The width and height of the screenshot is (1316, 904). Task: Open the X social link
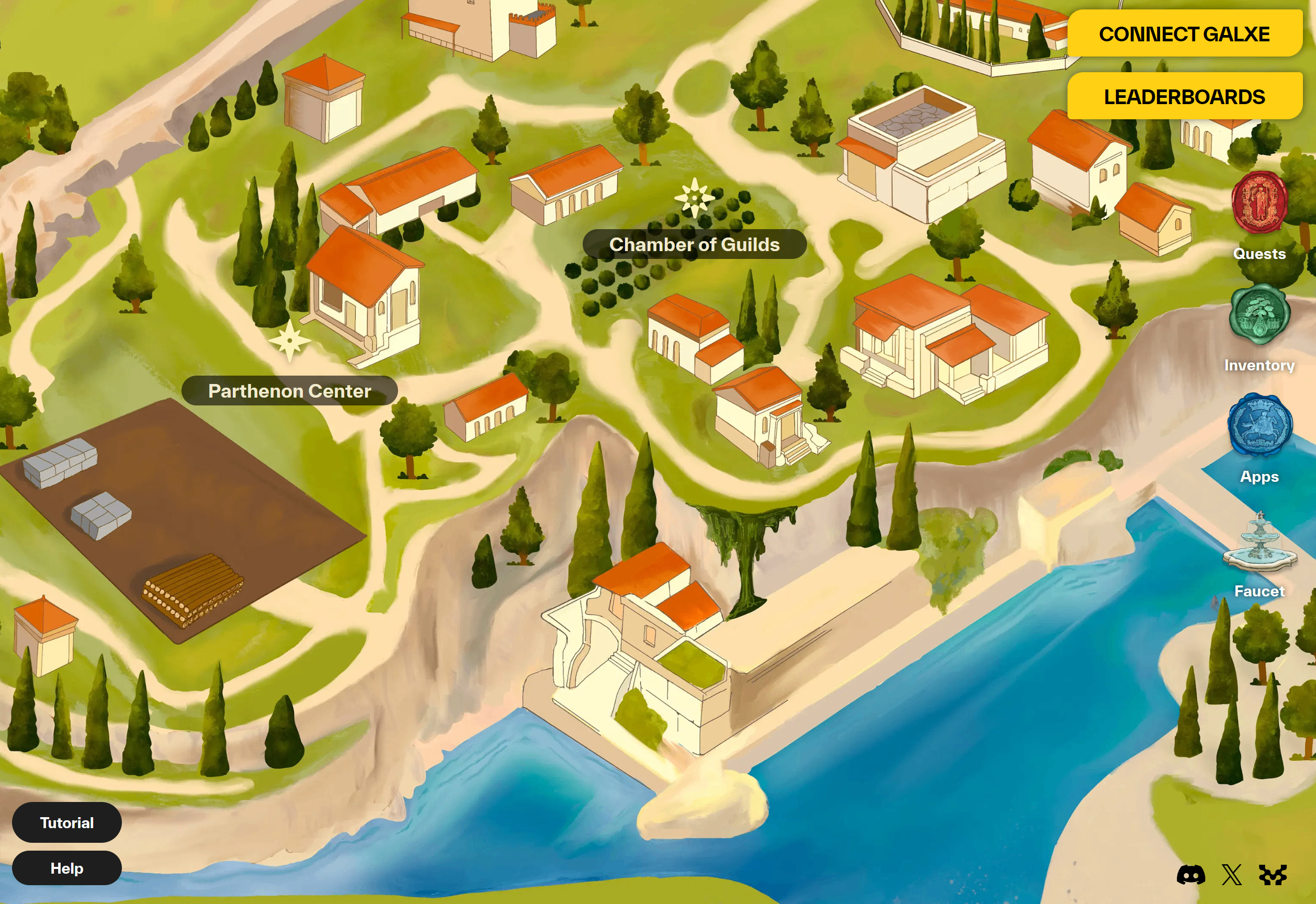pyautogui.click(x=1232, y=875)
